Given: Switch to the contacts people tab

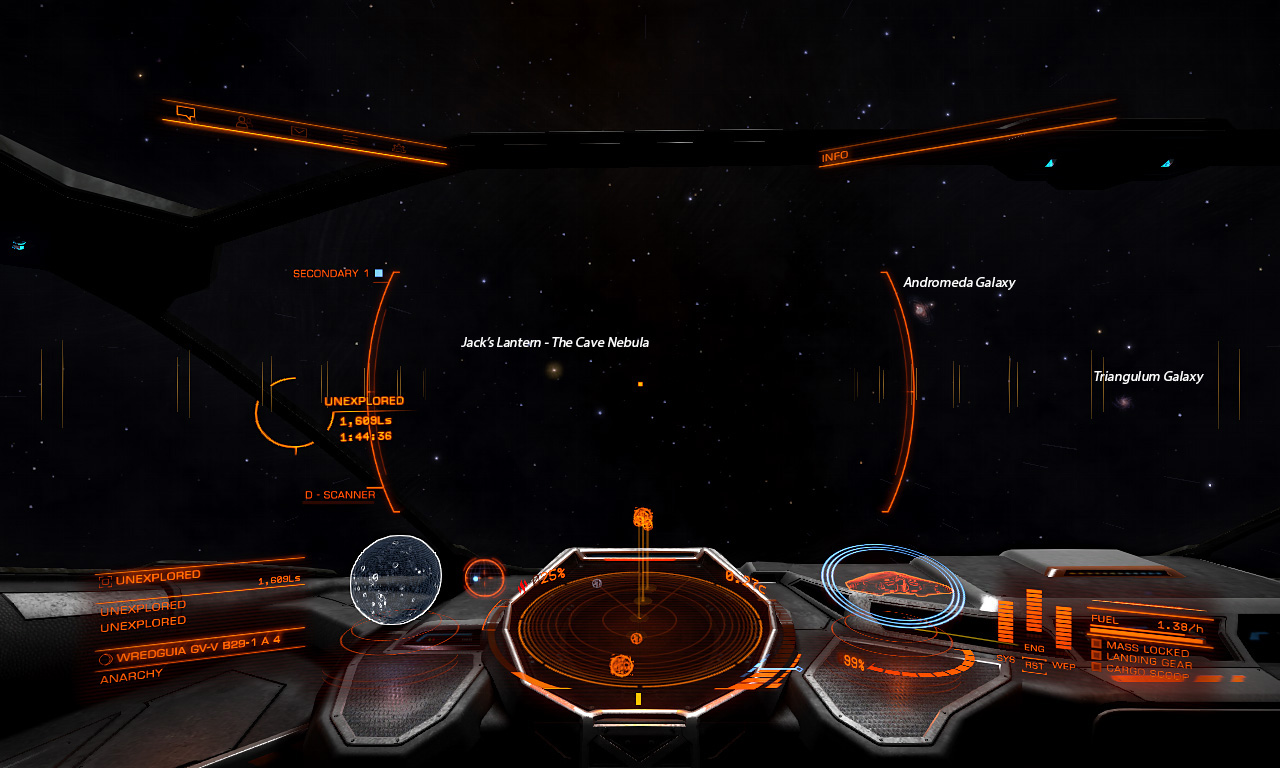Looking at the screenshot, I should 242,122.
